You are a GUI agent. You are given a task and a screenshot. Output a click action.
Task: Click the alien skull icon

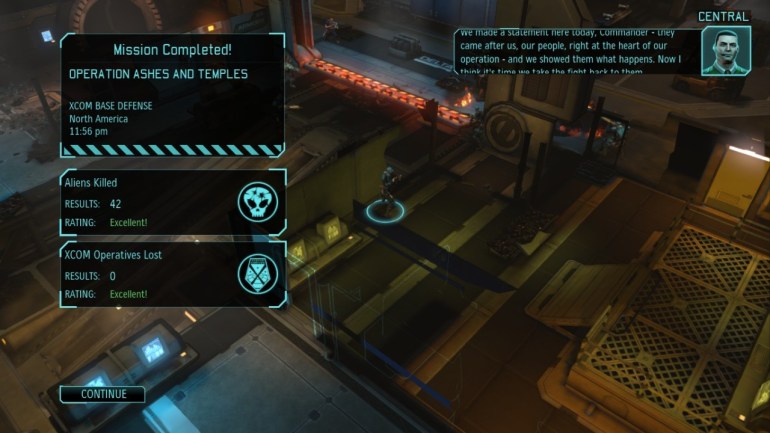click(257, 202)
